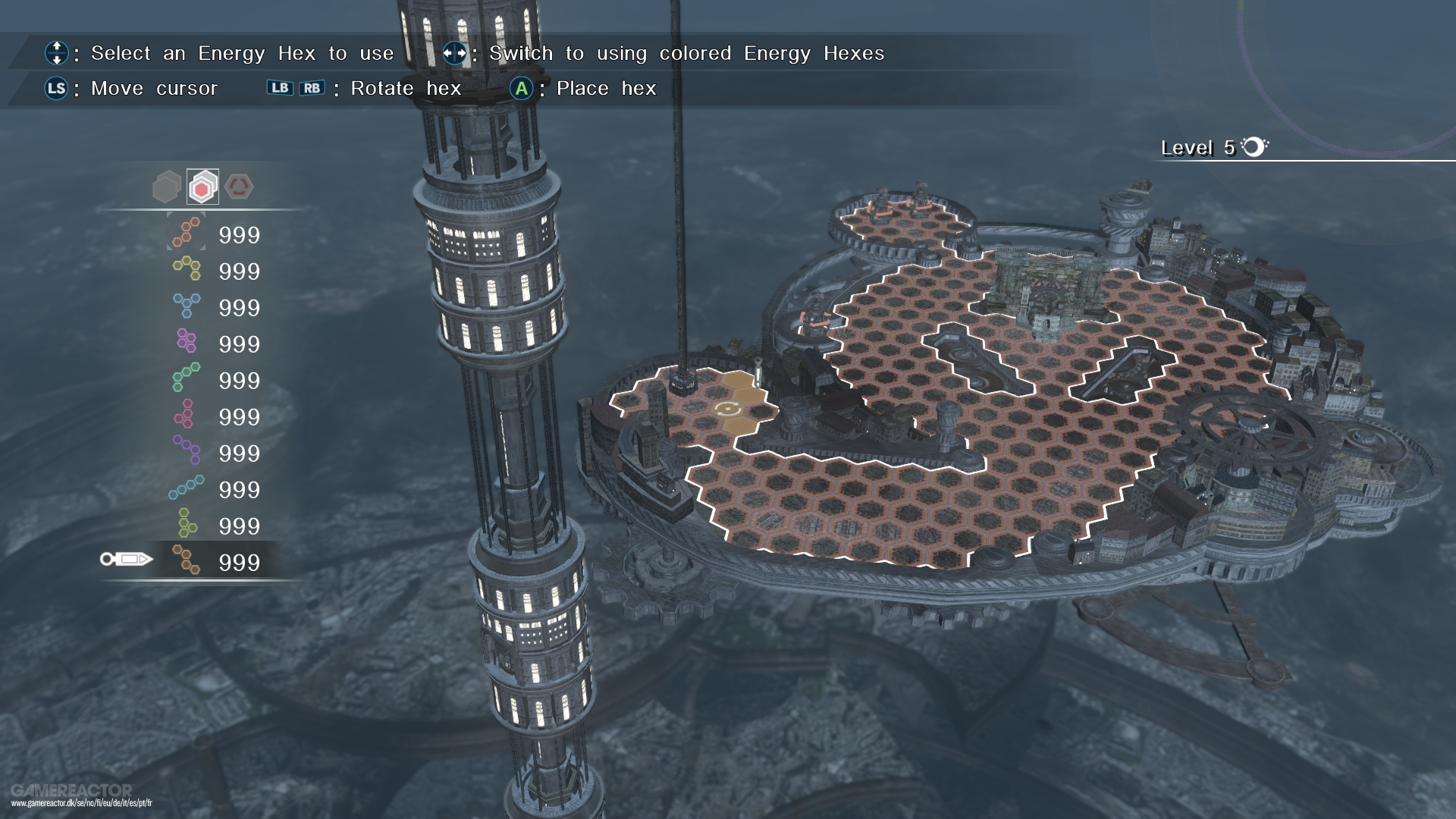Select the brown Energy Hex piece
The image size is (1456, 819).
187,561
